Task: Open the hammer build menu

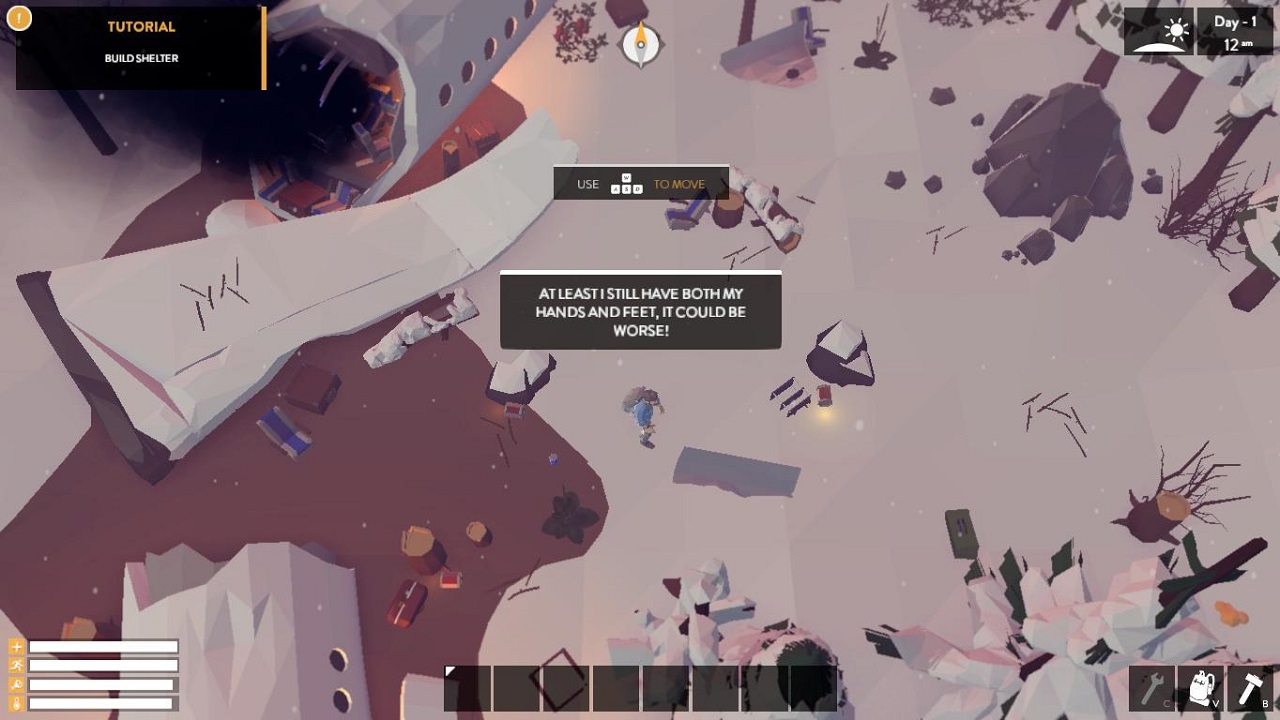Action: pos(1250,688)
